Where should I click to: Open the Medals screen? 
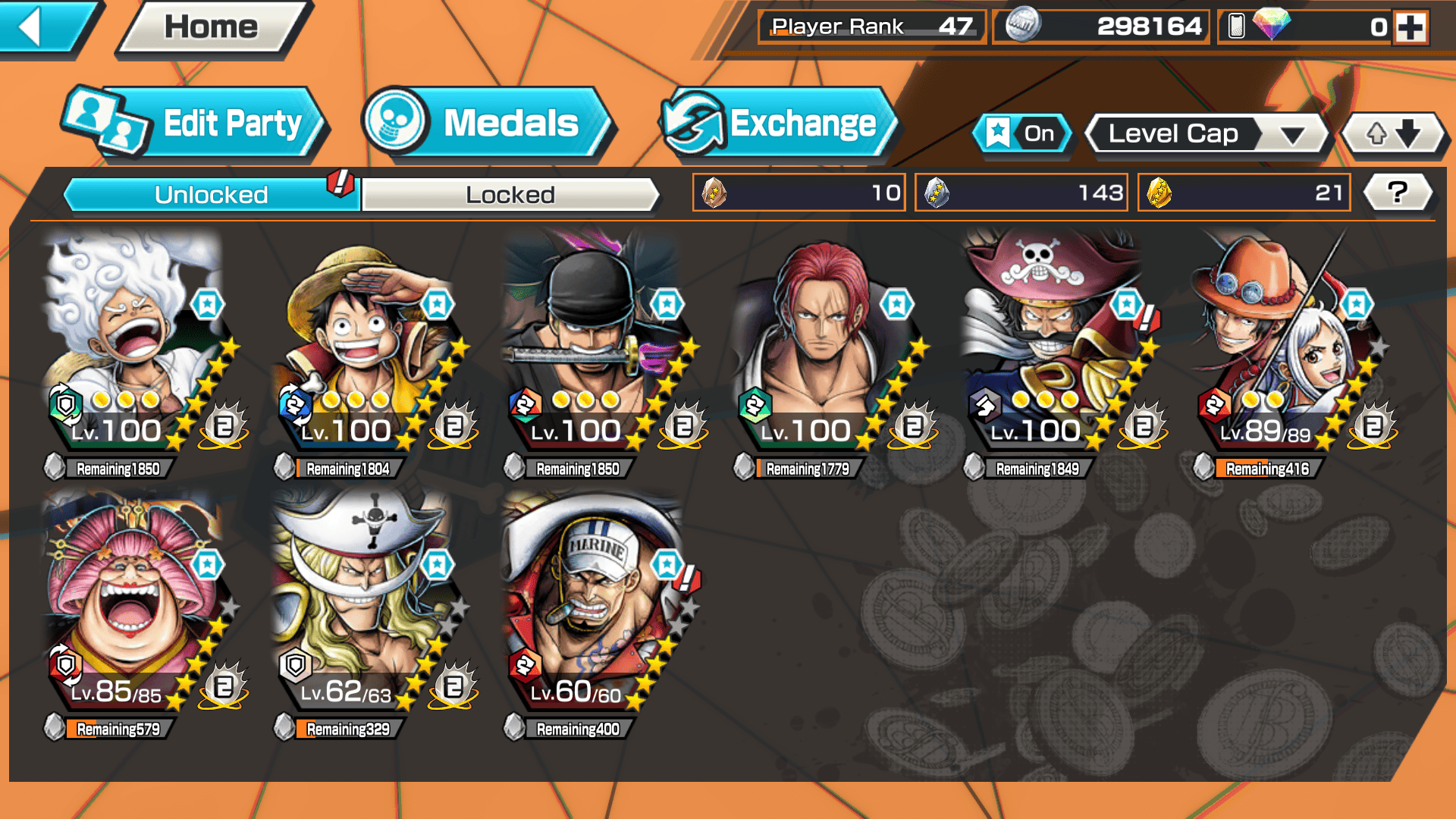pos(485,124)
